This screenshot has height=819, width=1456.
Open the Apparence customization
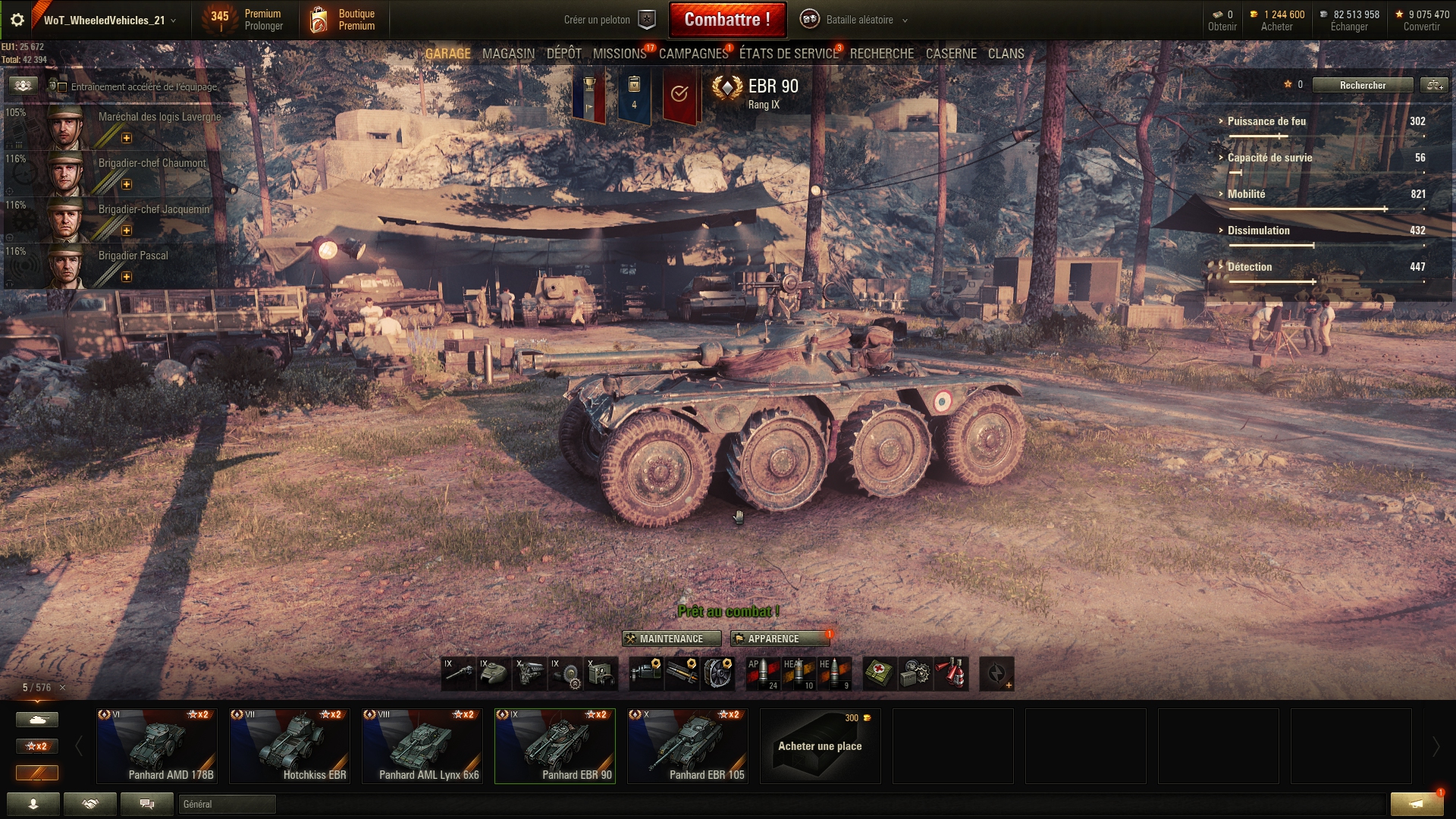pos(773,639)
